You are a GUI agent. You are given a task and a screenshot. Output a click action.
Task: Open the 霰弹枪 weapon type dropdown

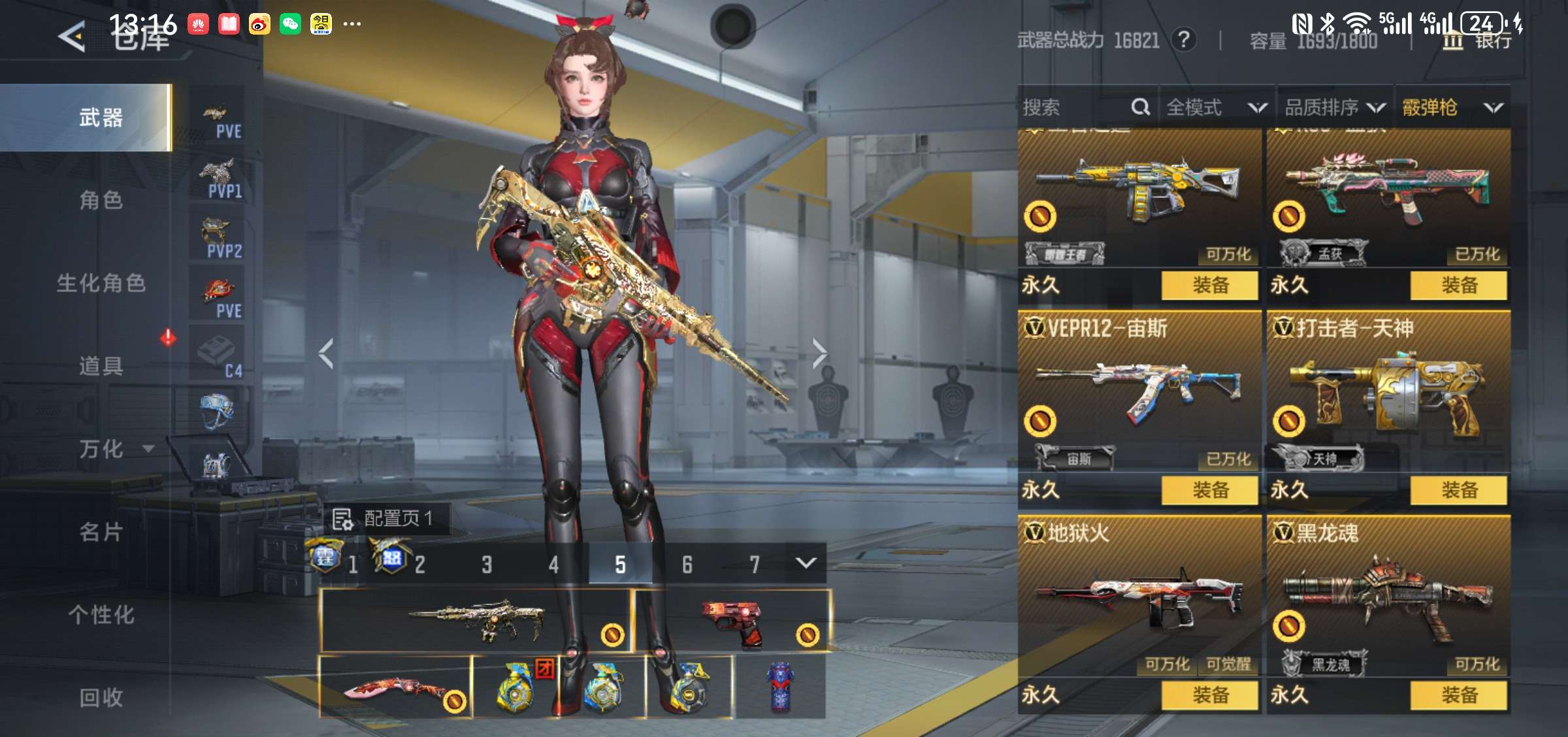pos(1452,107)
